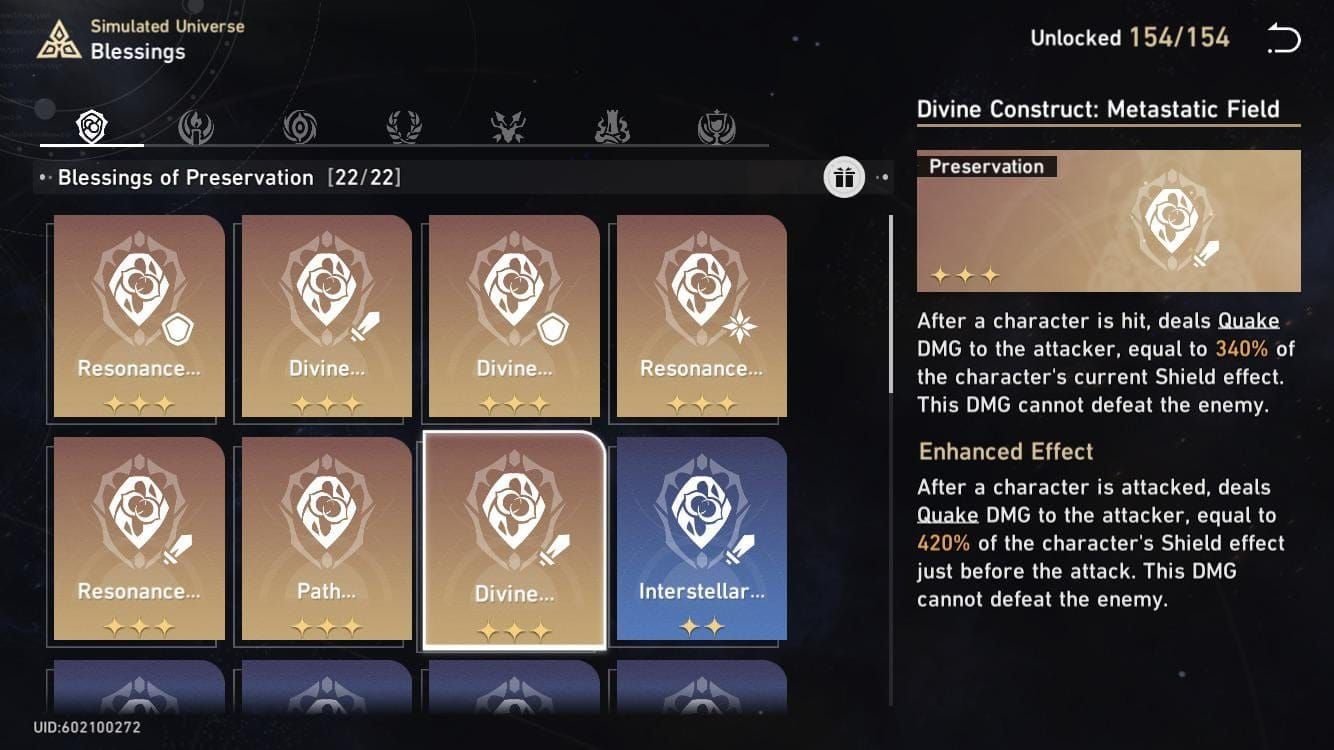Go back using the return arrow
The height and width of the screenshot is (750, 1334).
(x=1283, y=39)
